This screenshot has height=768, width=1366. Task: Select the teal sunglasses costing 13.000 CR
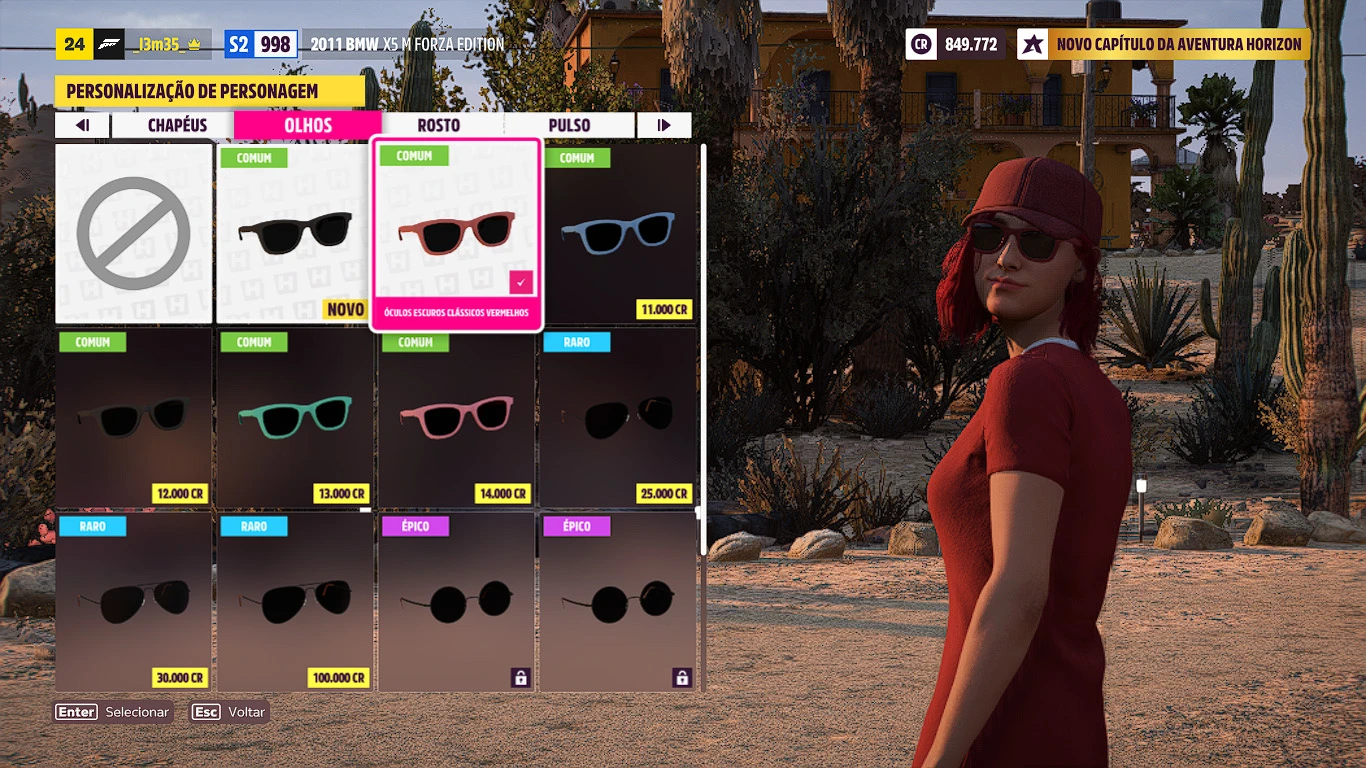pyautogui.click(x=295, y=418)
